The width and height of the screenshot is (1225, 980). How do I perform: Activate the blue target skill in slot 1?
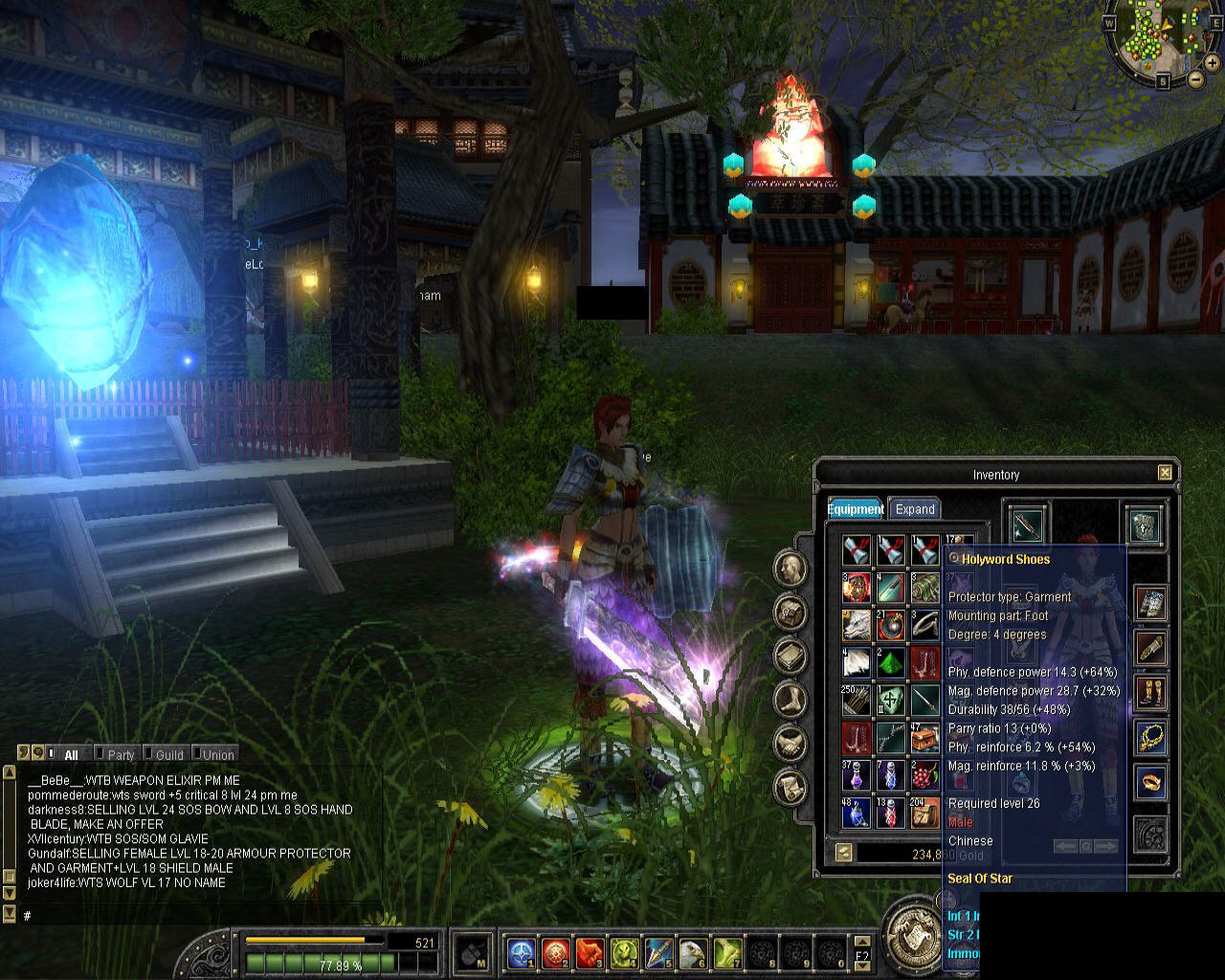click(521, 952)
